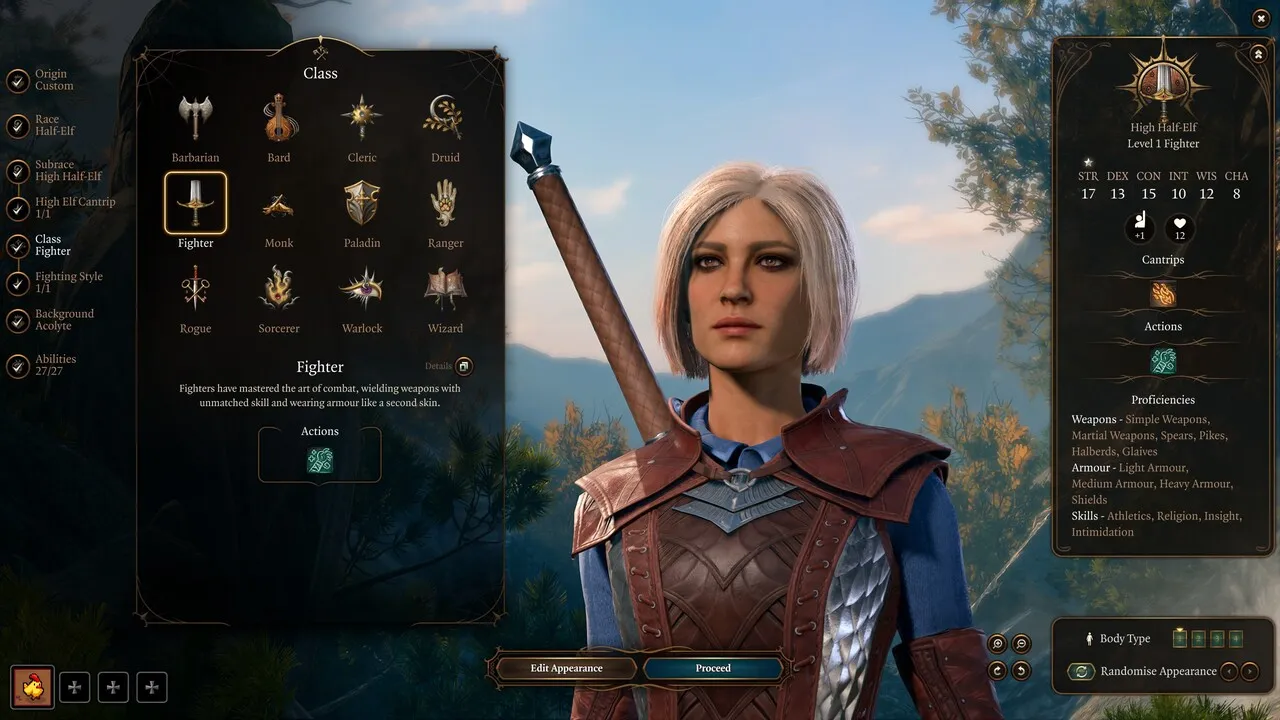Select the Sorcerer class flame icon
Image resolution: width=1280 pixels, height=720 pixels.
278,288
